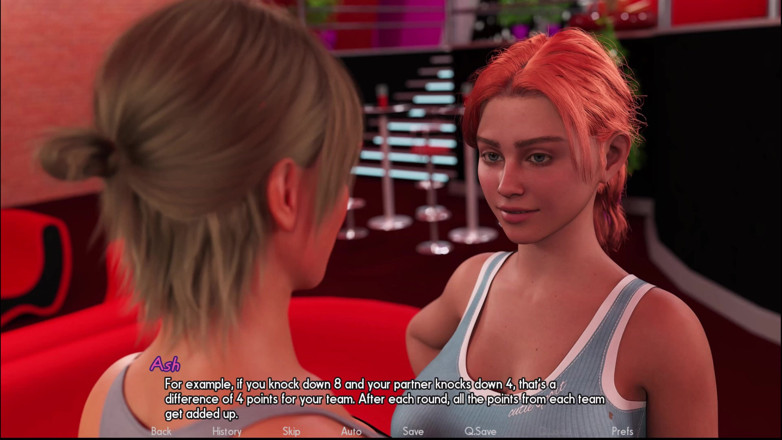
Task: Open the Save menu
Action: click(x=413, y=431)
